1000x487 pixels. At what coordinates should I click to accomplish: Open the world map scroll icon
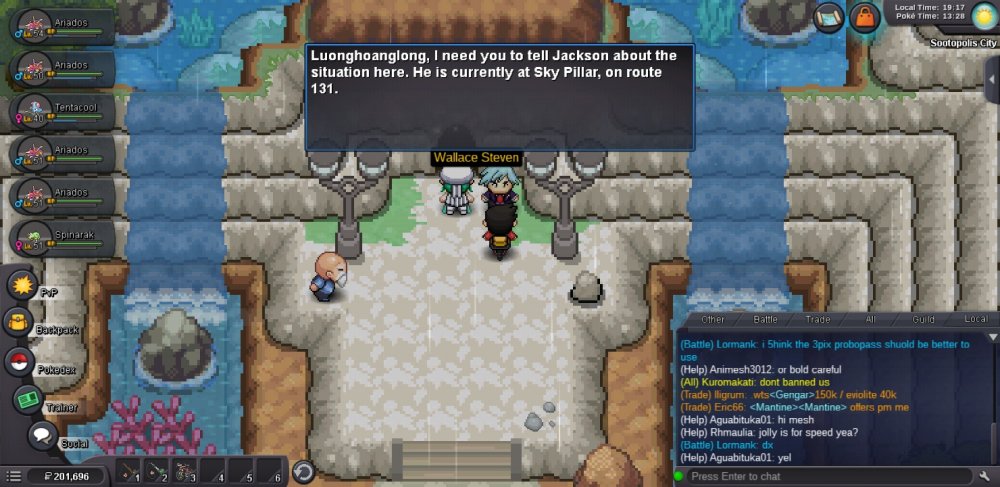coord(829,17)
